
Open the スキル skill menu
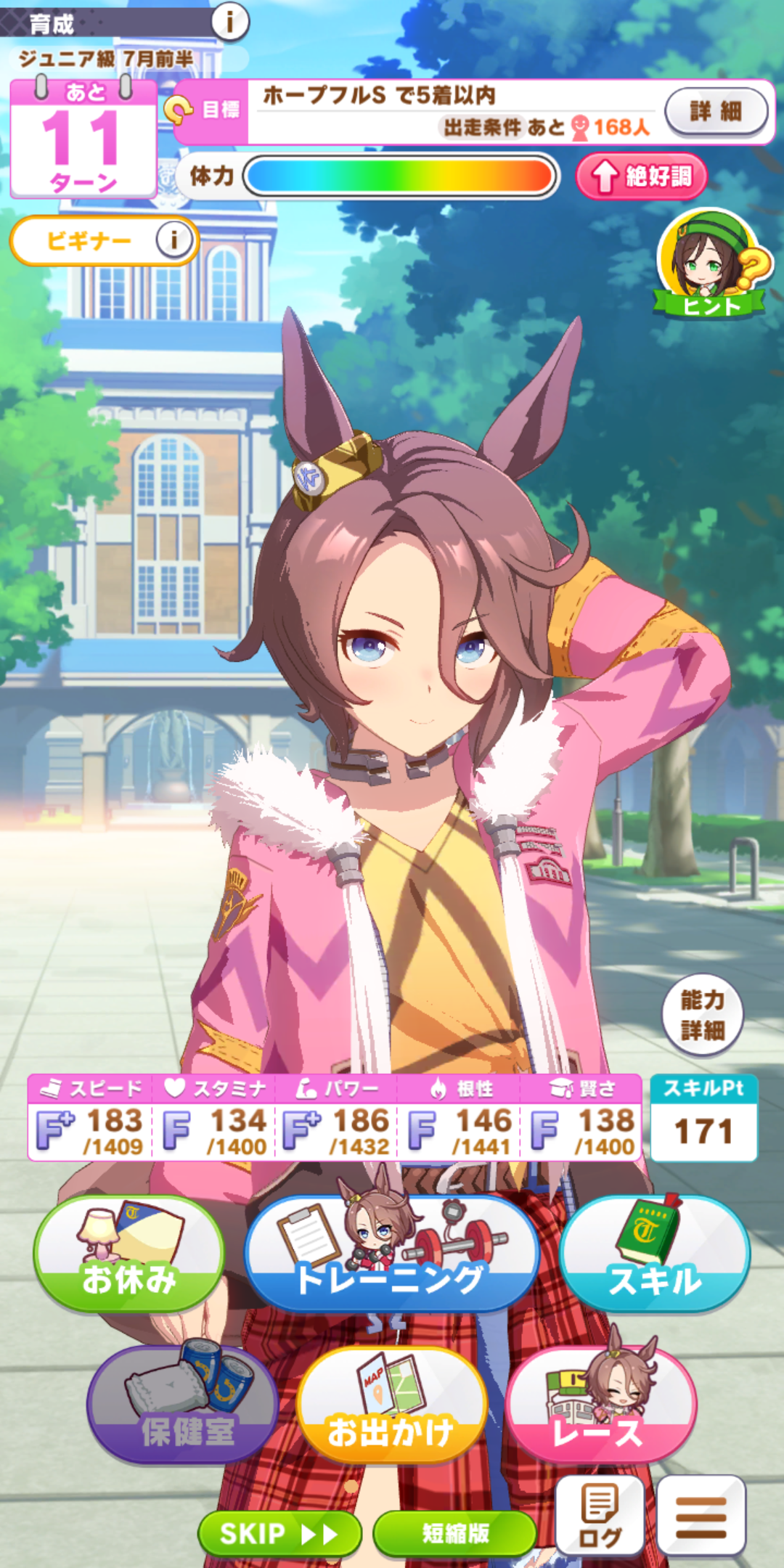coord(654,1254)
